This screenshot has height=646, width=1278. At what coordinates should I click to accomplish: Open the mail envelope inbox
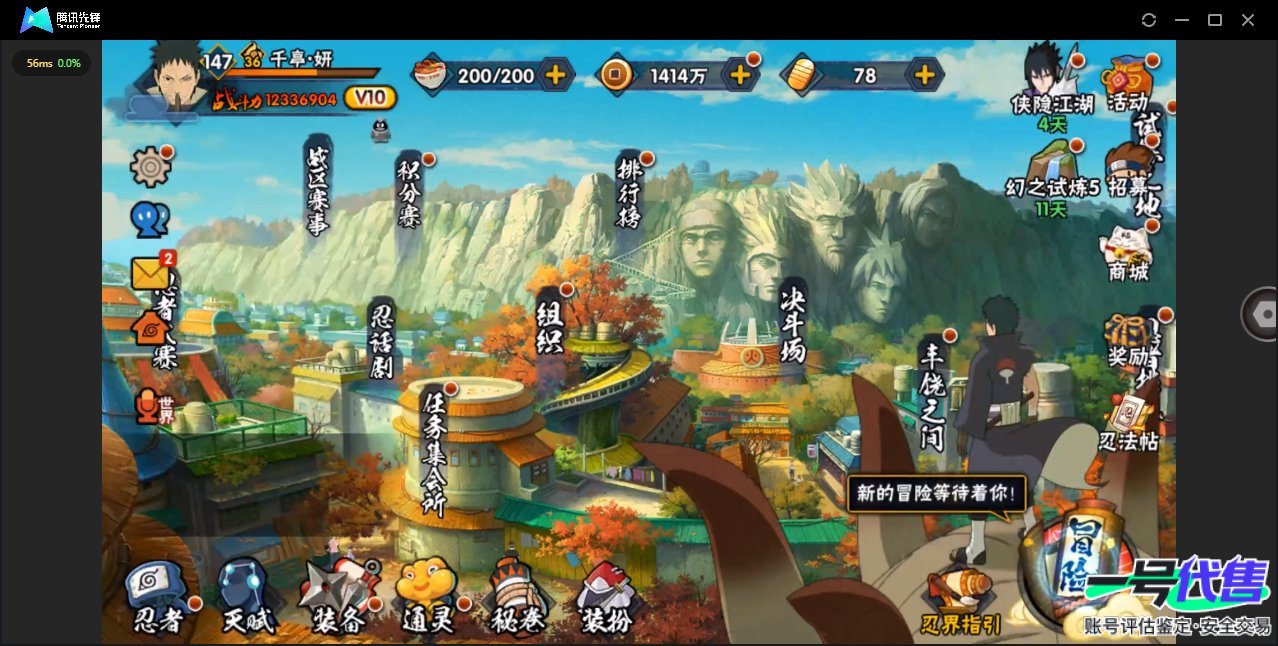150,273
